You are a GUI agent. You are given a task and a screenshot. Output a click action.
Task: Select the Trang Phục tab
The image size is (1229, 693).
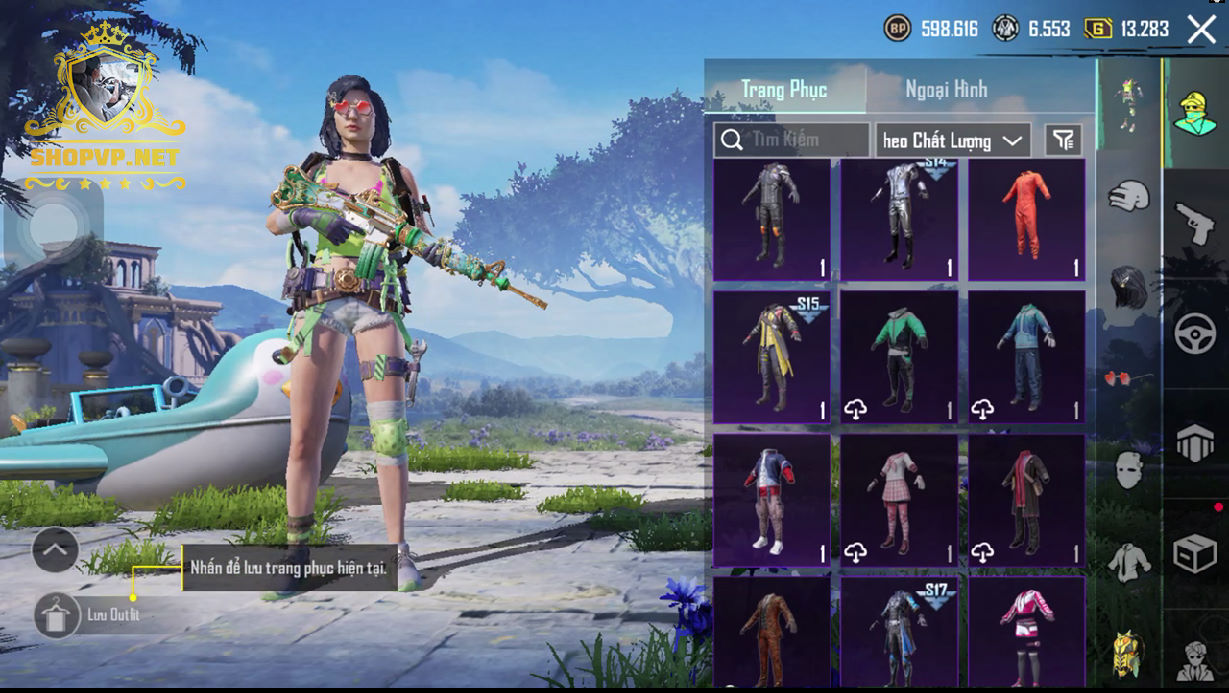784,89
